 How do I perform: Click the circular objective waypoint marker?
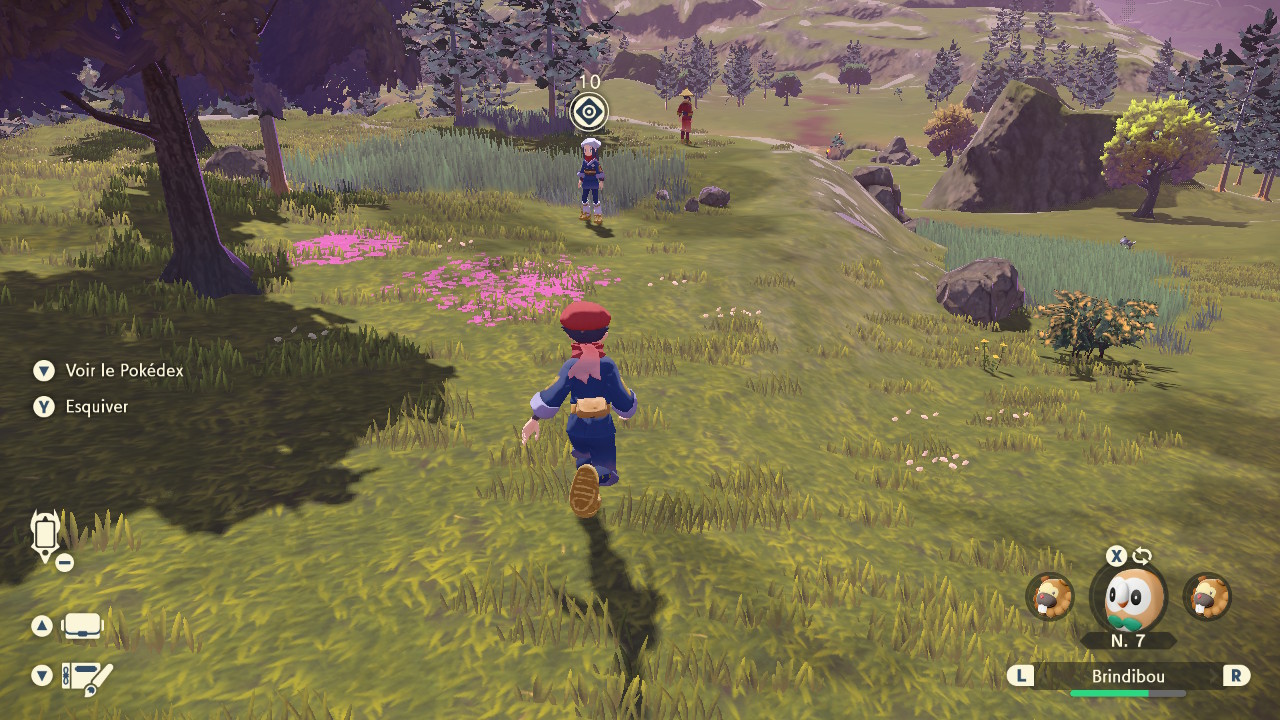click(589, 111)
